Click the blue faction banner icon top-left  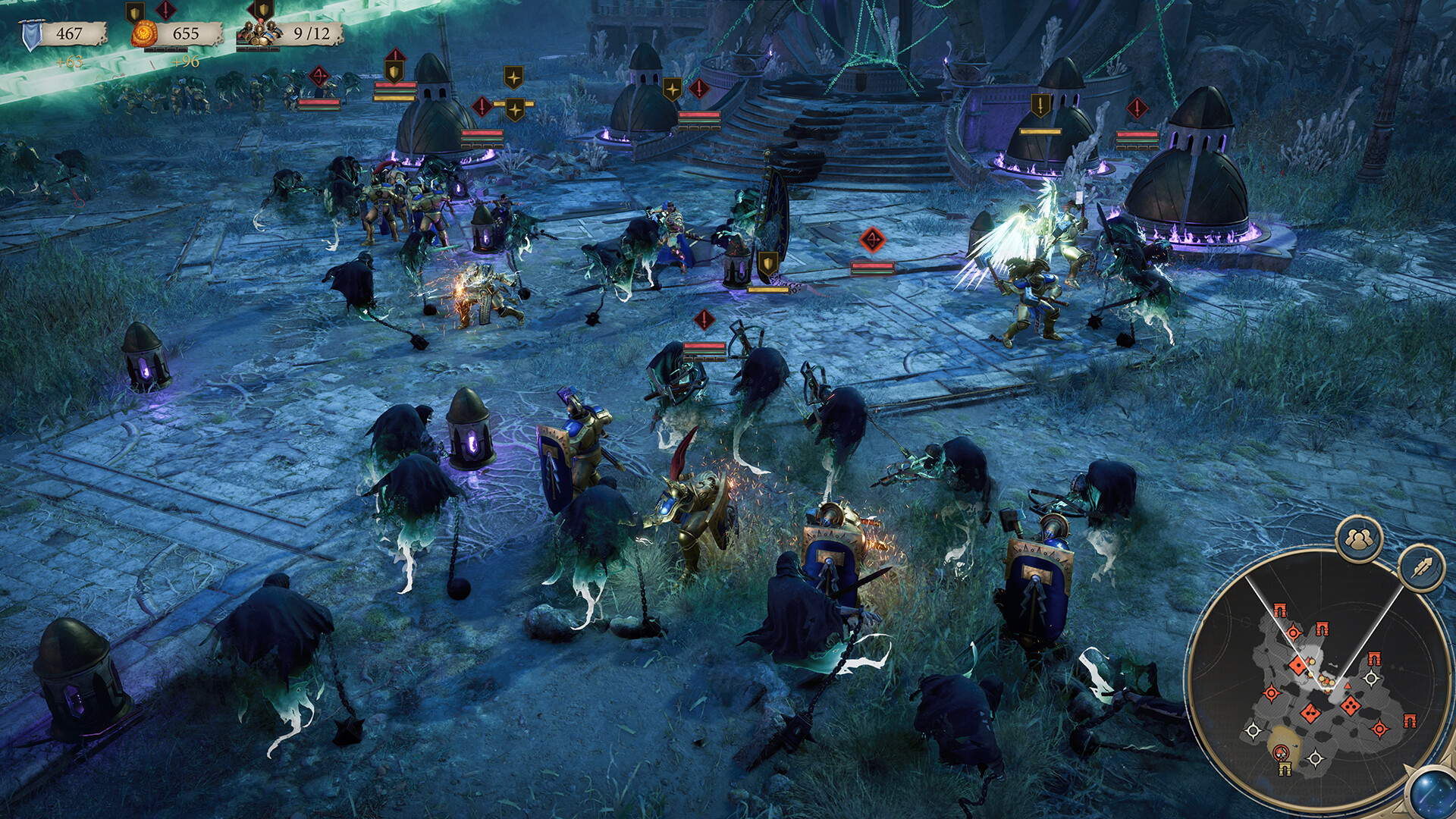coord(31,33)
